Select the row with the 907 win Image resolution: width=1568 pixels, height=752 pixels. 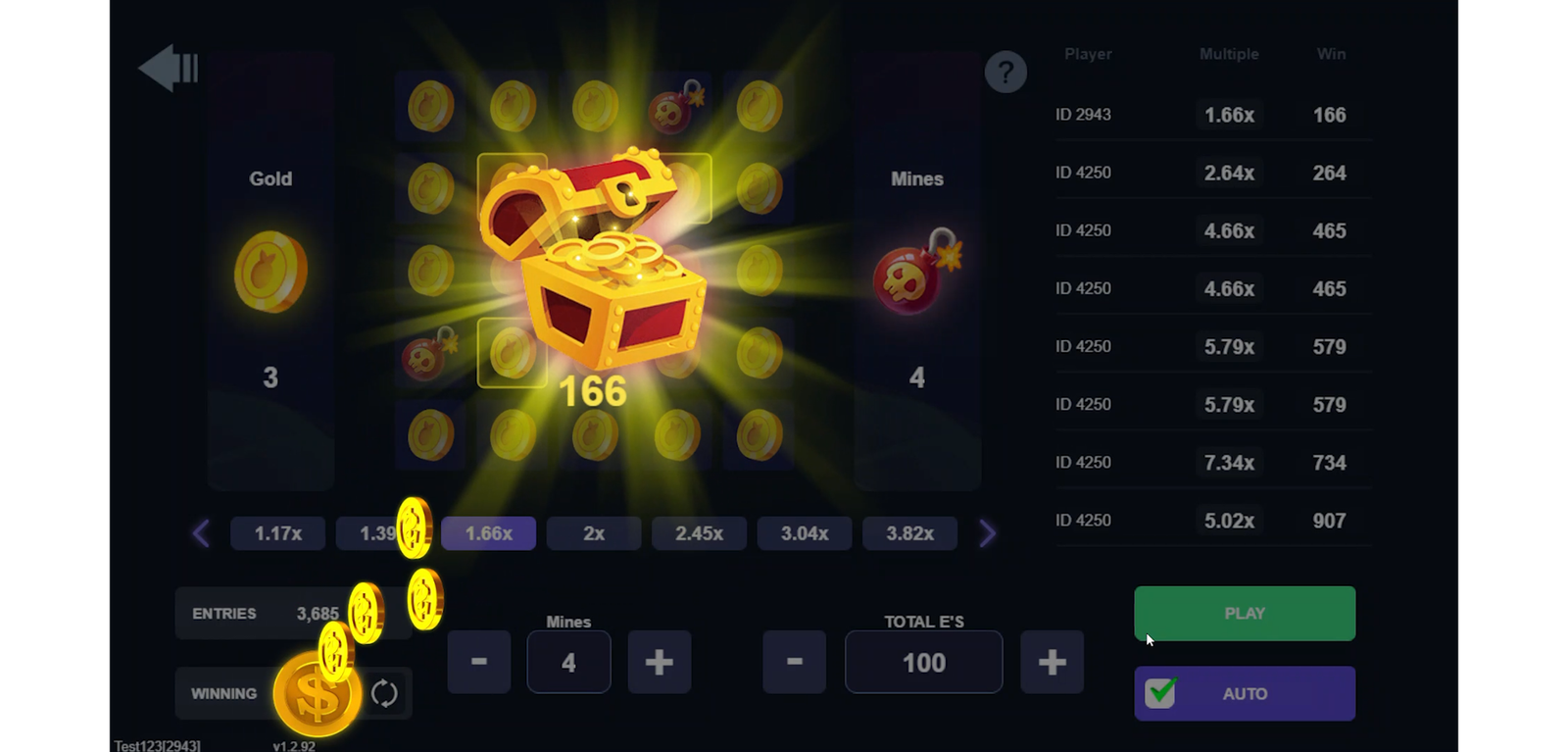coord(1213,521)
